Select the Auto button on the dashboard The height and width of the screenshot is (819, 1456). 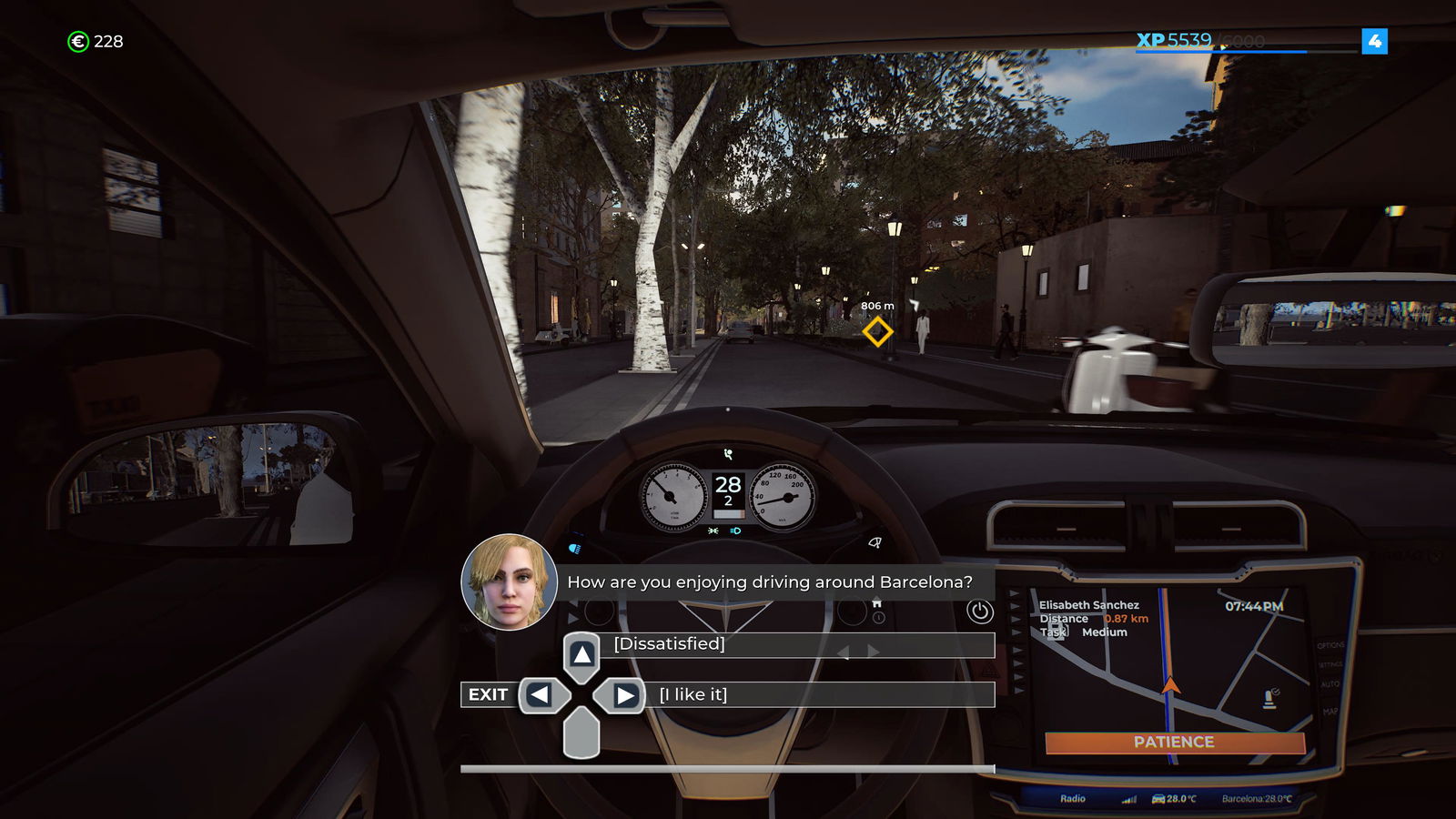click(1330, 684)
